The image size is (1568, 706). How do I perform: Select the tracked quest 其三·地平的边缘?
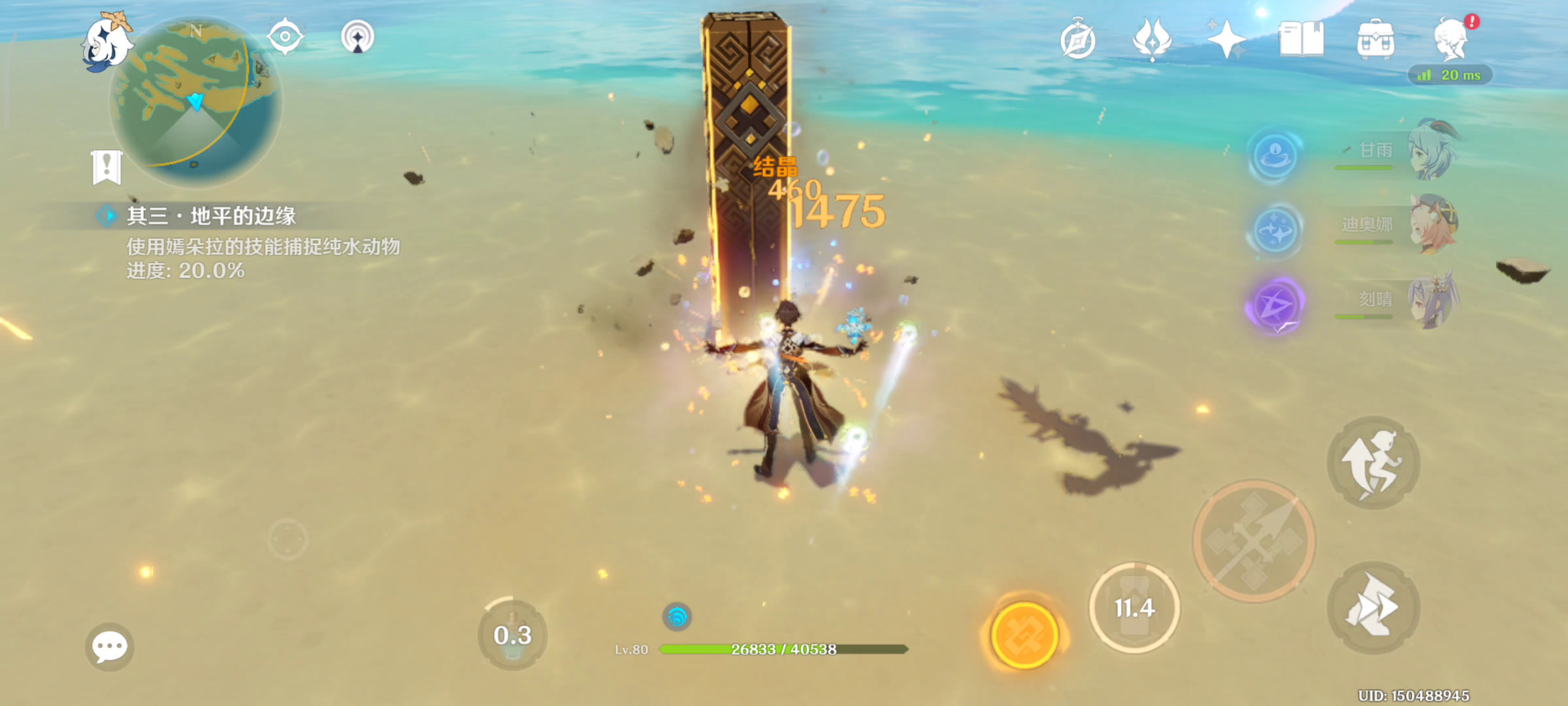tap(210, 216)
